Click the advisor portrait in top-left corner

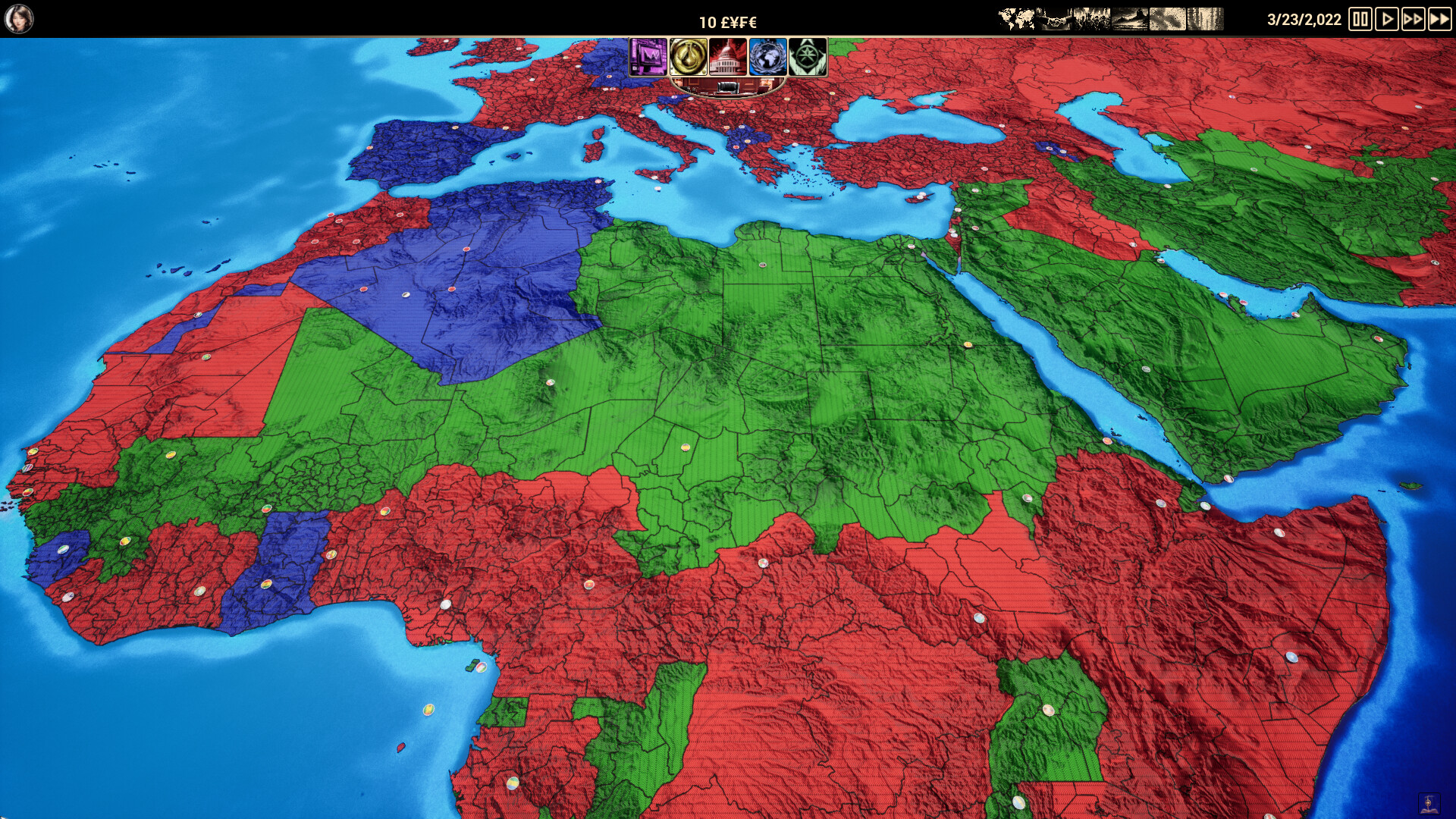coord(21,17)
